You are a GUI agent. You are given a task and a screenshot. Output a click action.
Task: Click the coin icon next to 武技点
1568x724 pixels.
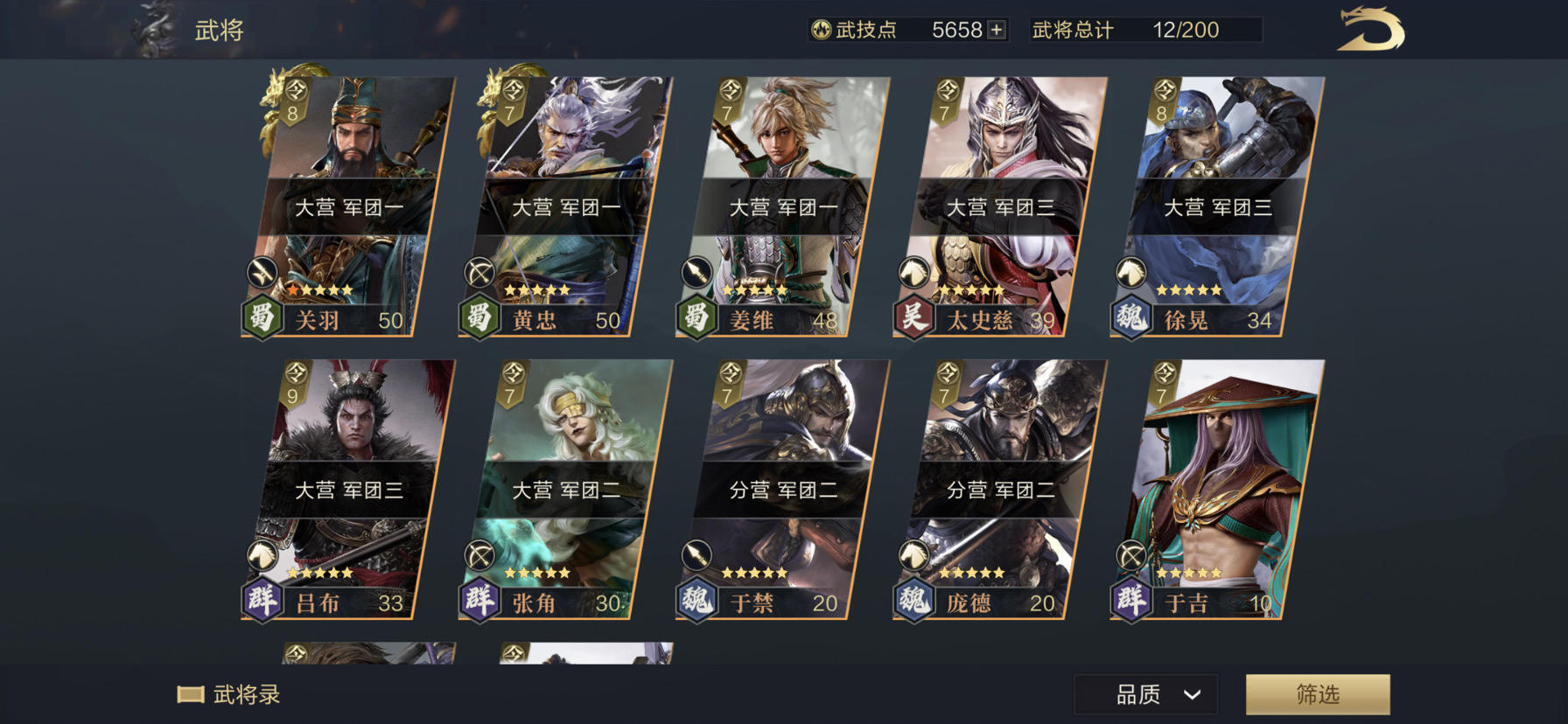(818, 29)
